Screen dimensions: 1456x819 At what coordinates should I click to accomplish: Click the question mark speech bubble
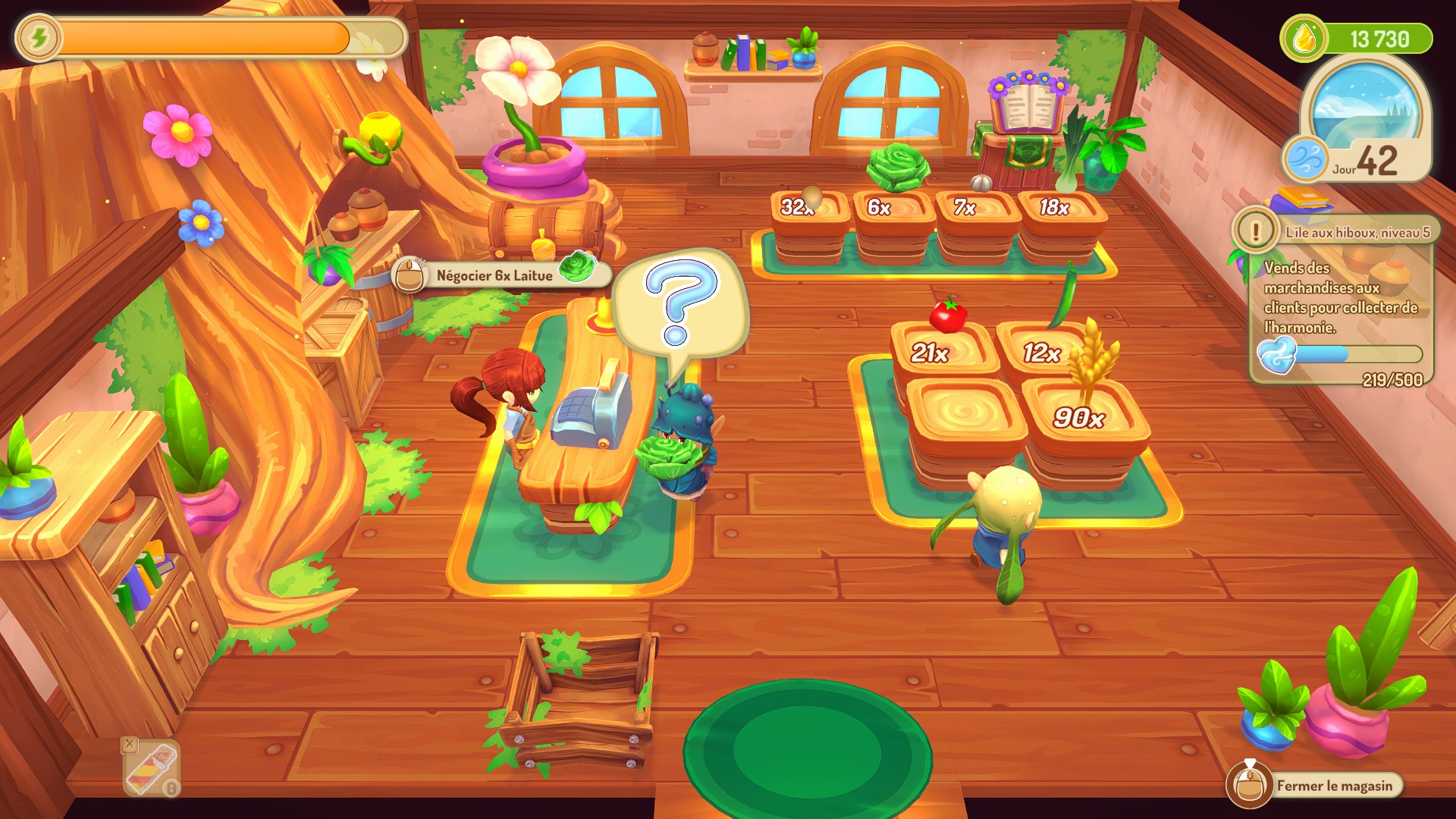679,302
